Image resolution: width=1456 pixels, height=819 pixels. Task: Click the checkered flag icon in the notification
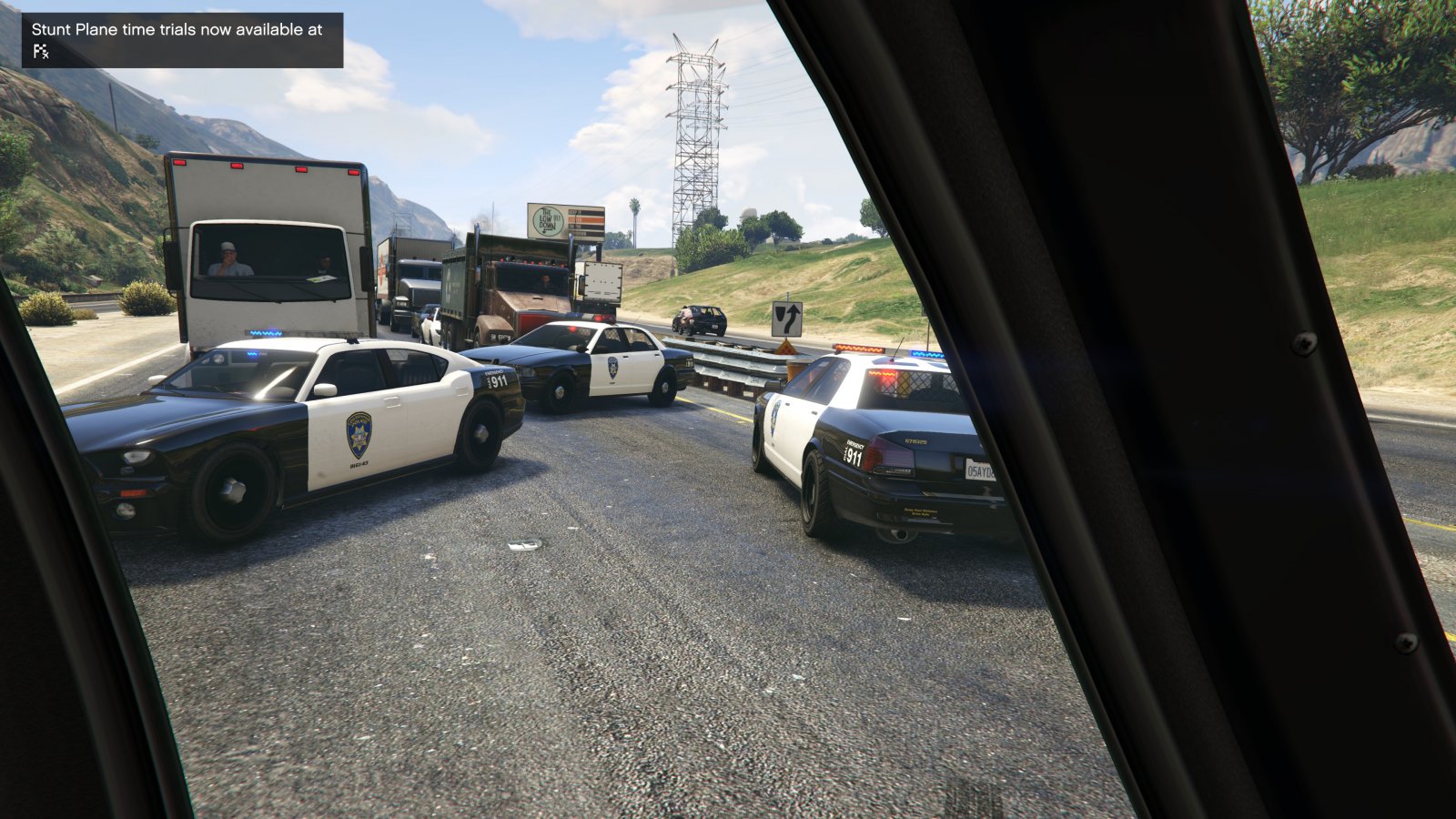40,52
